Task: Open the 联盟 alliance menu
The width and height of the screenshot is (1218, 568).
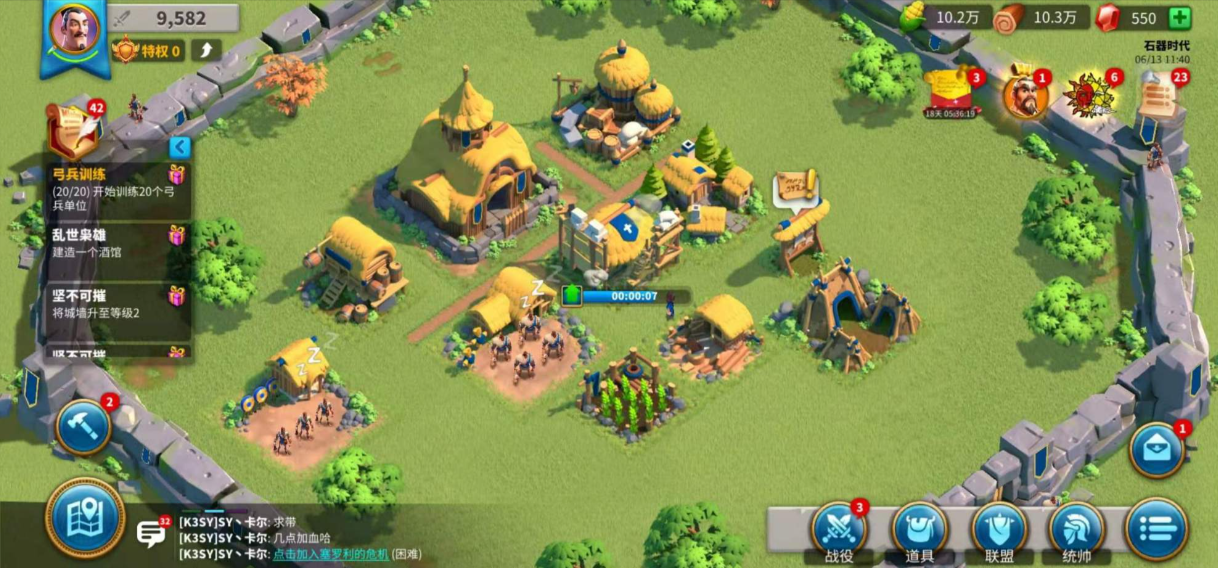Action: coord(999,531)
